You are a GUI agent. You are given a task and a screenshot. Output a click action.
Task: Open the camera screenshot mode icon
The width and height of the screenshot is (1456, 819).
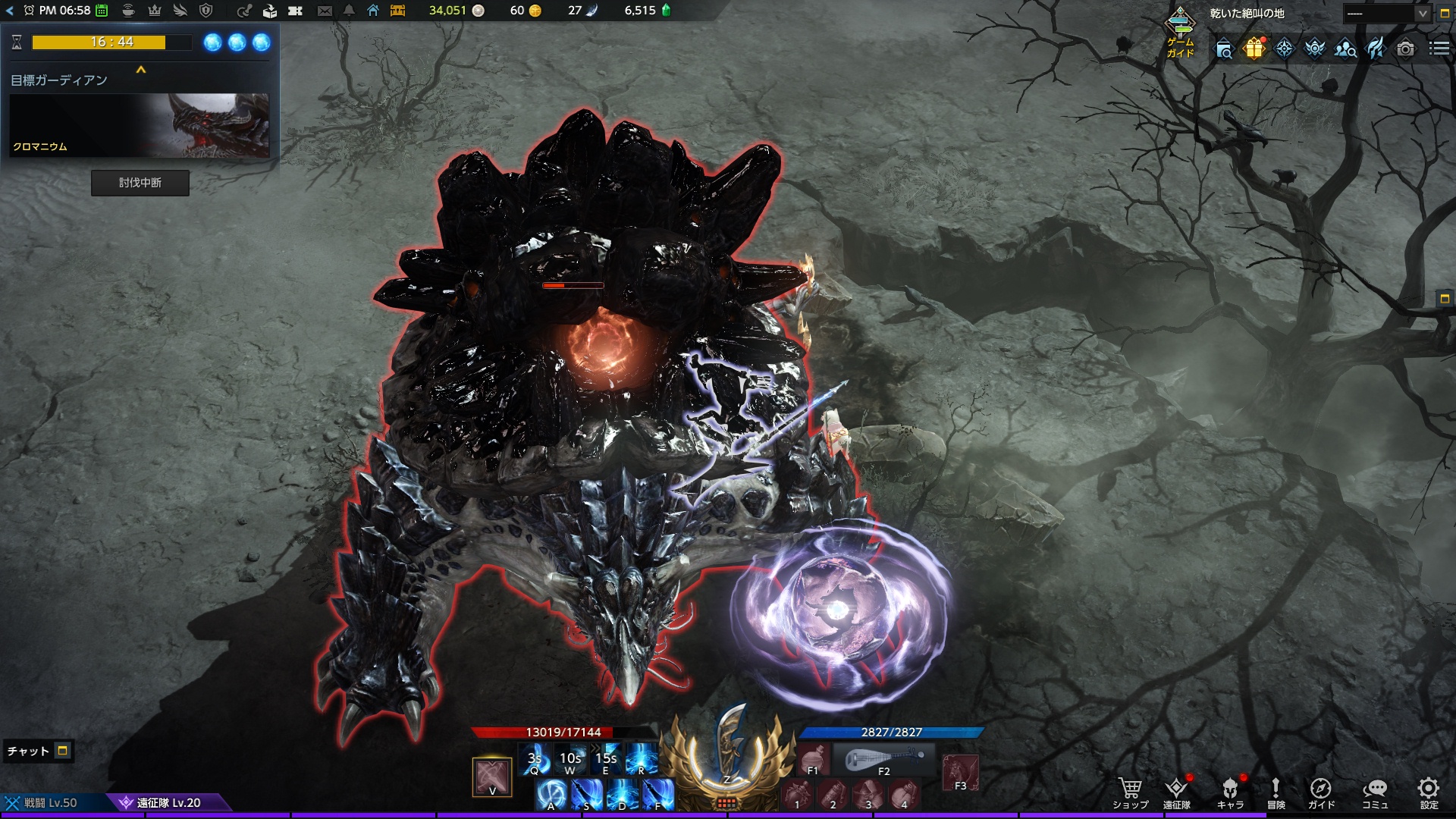point(1405,49)
